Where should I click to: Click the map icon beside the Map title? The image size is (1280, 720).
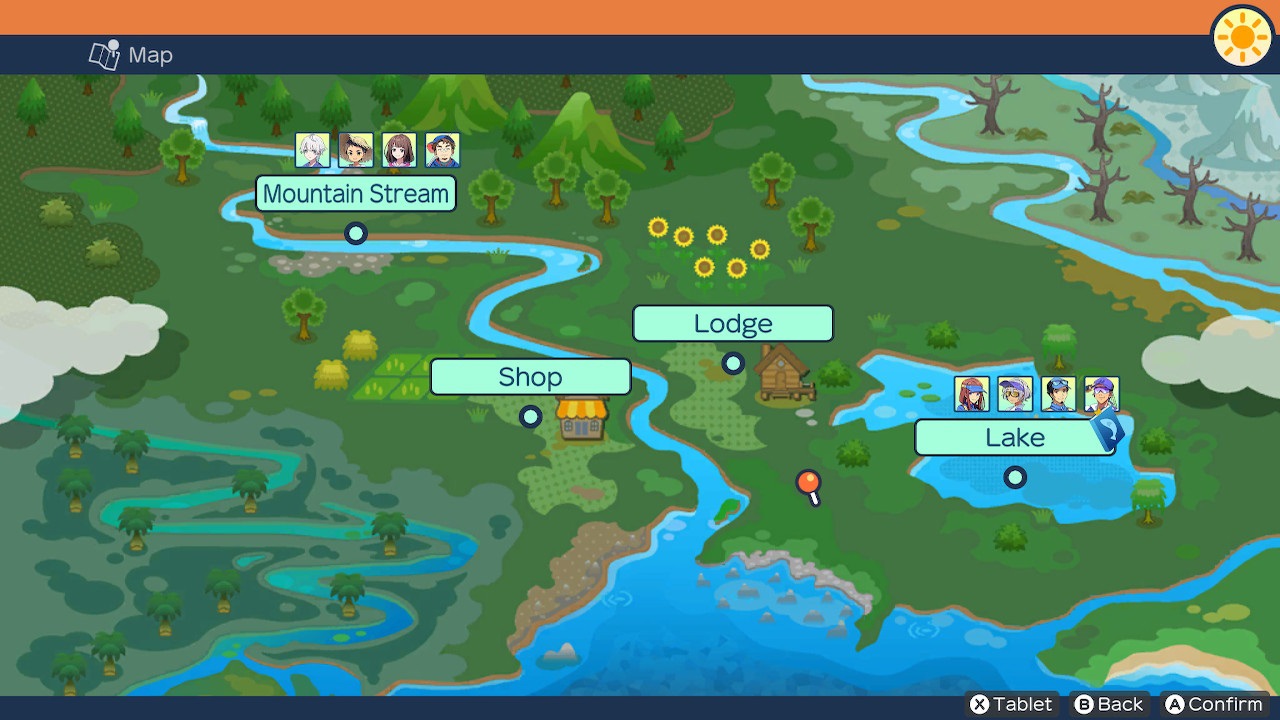pyautogui.click(x=104, y=55)
